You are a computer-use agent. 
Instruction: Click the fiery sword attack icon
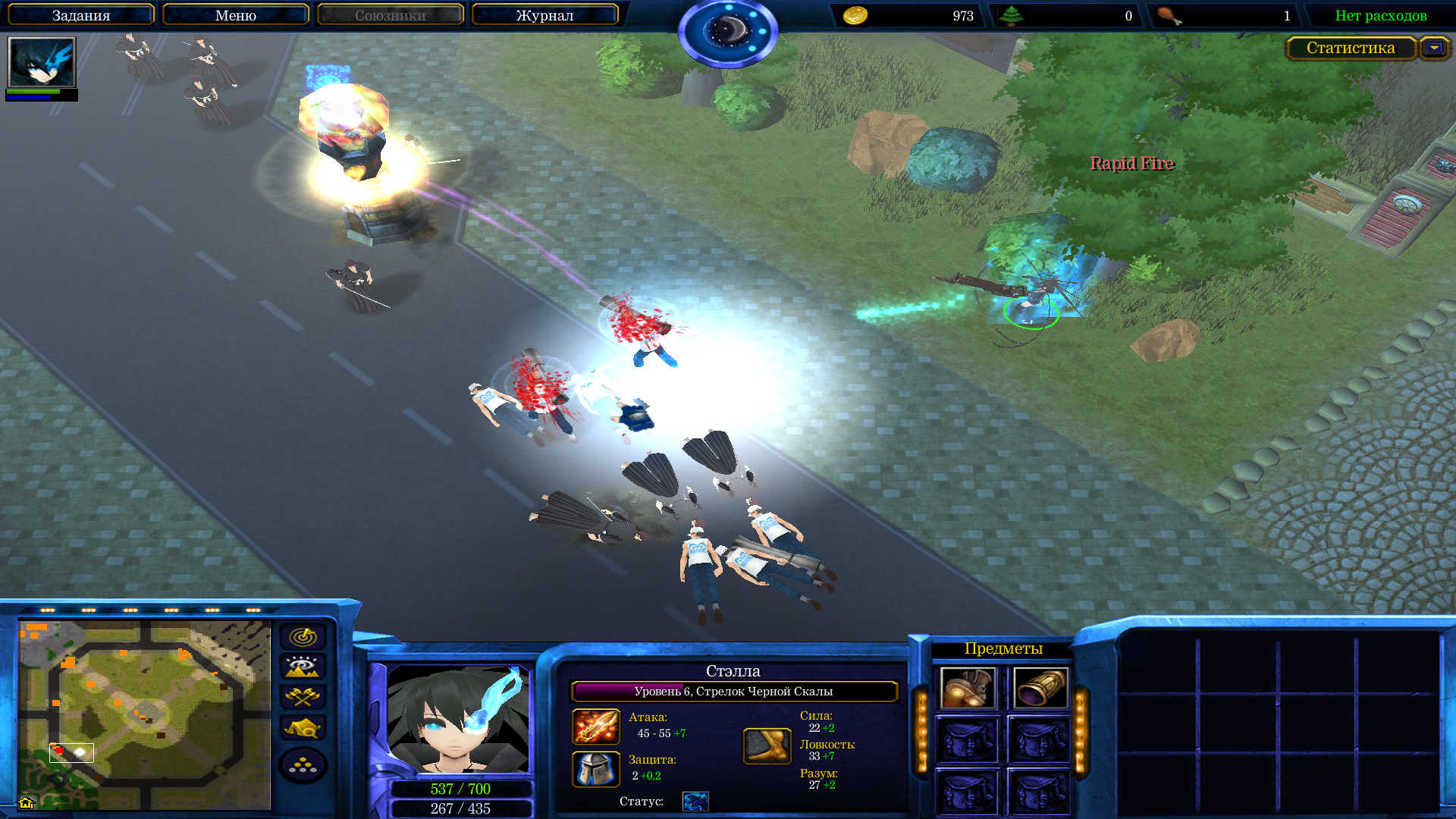click(595, 726)
